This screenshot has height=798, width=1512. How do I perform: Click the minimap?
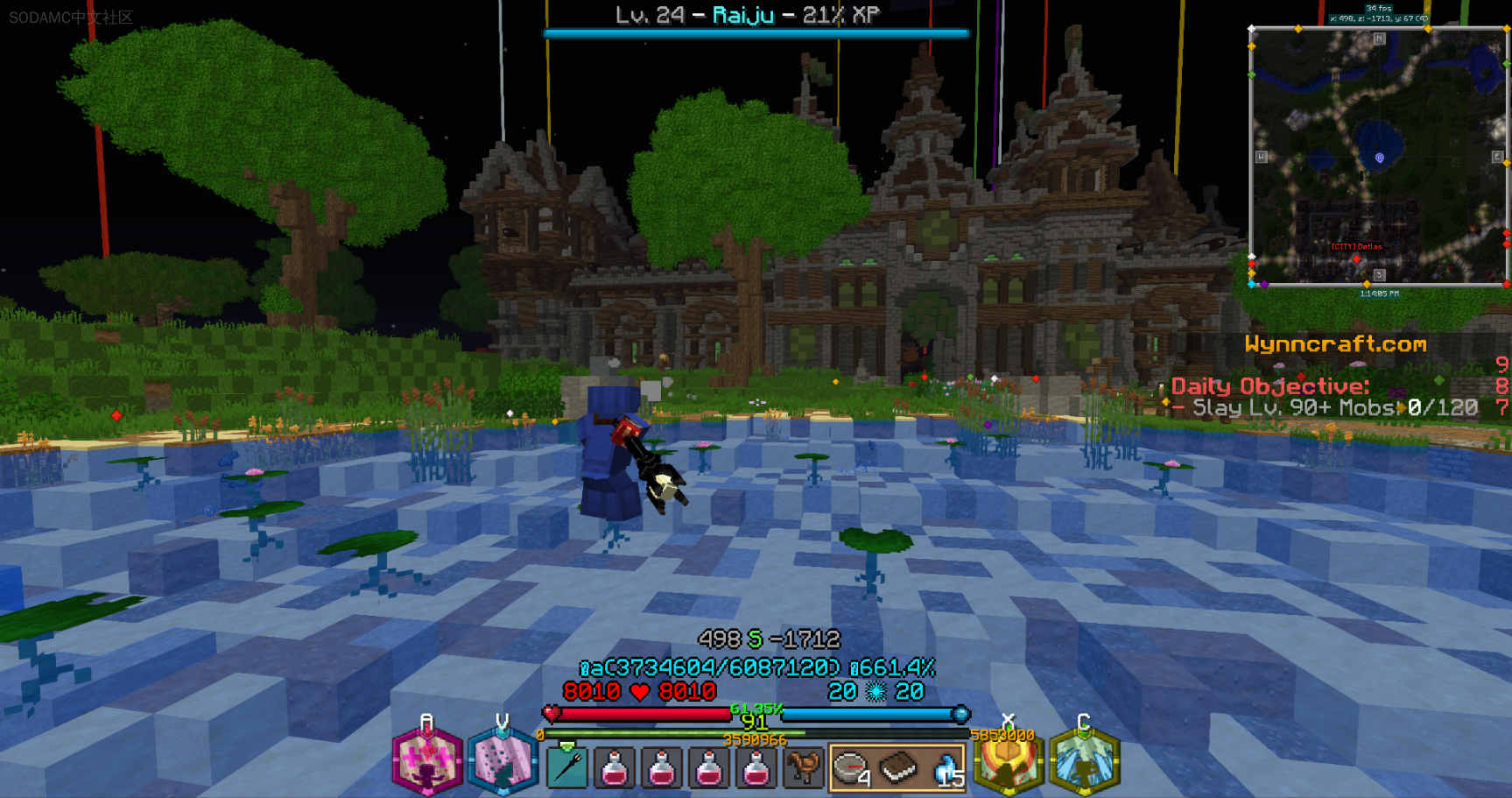point(1378,156)
